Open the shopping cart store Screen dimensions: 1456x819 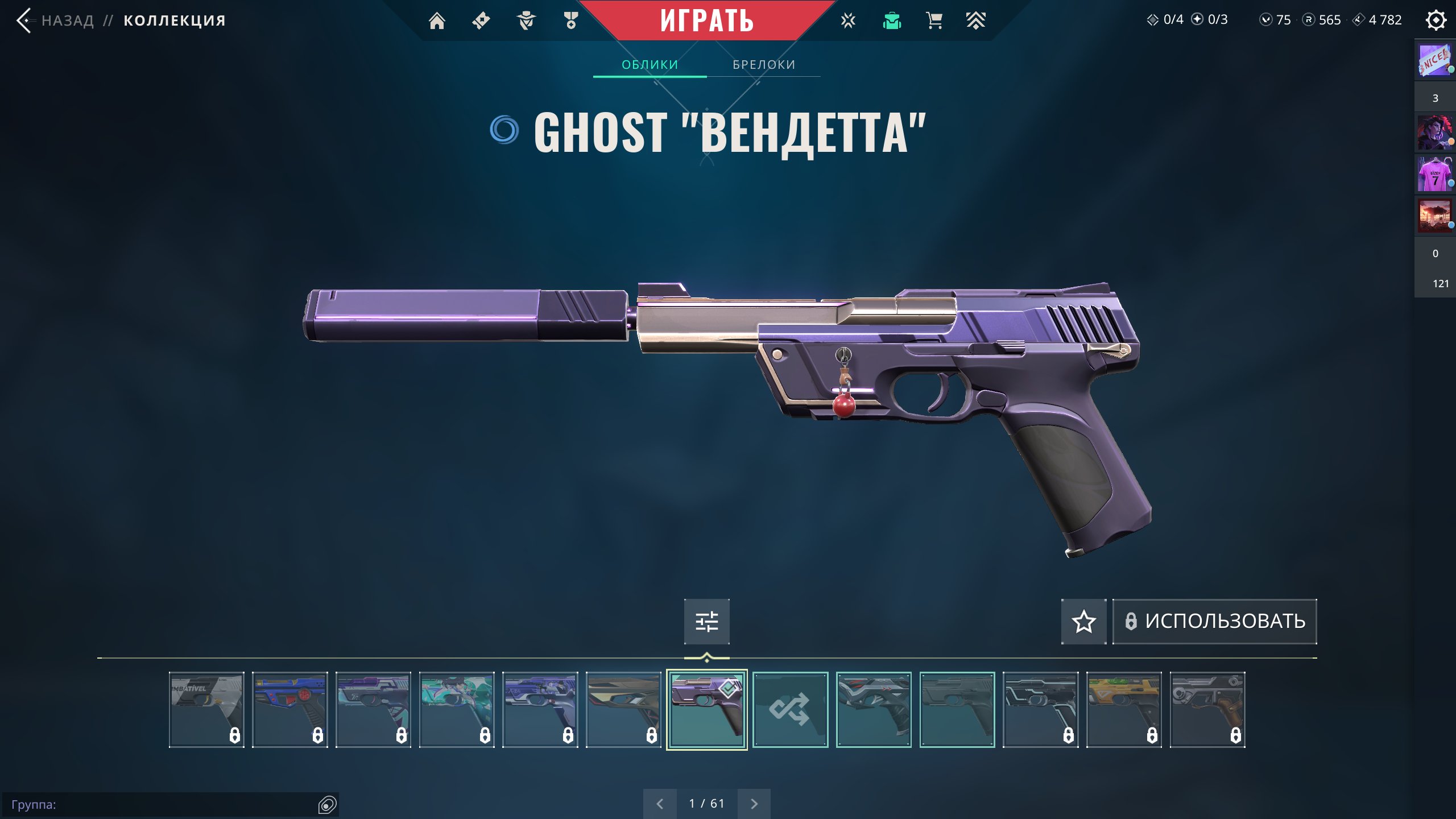pos(934,21)
